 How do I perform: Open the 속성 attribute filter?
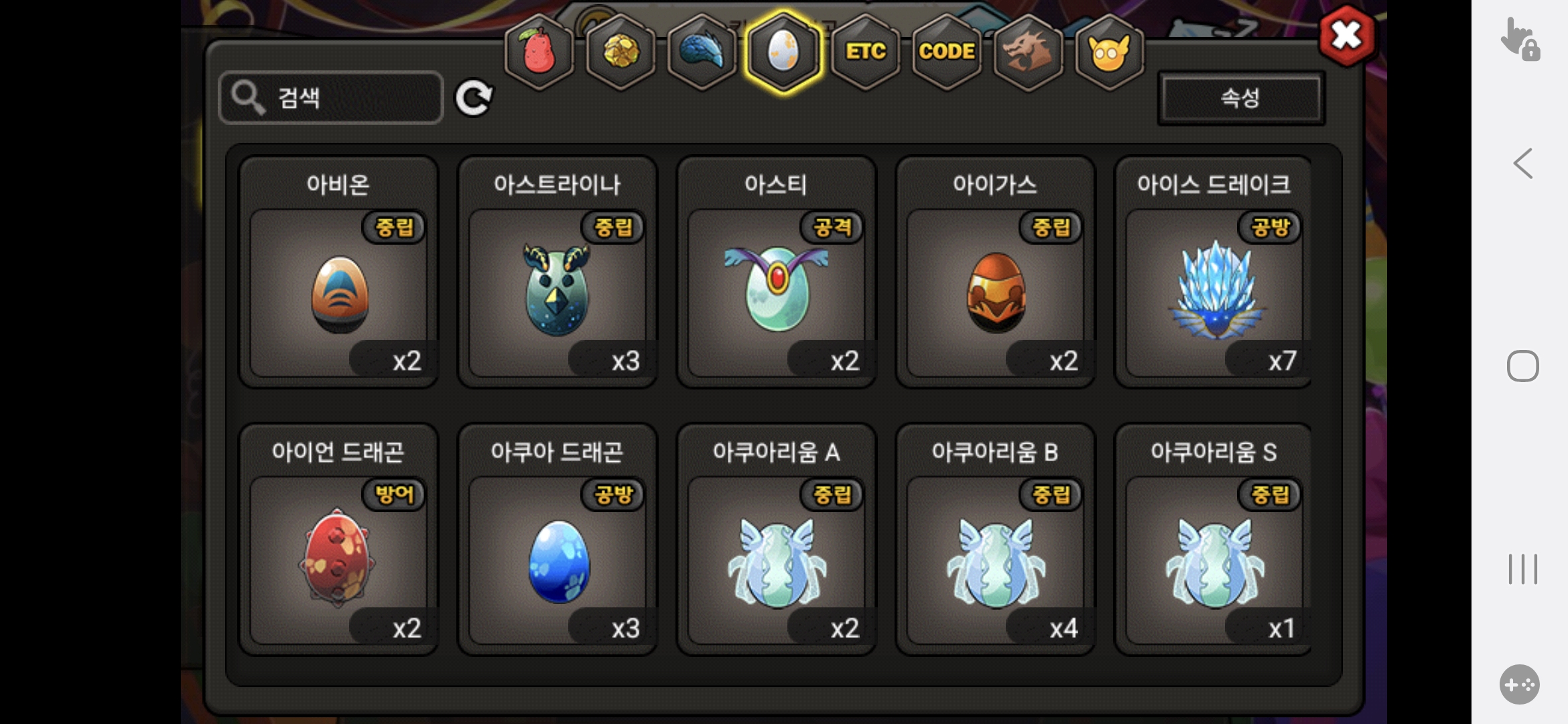tap(1240, 98)
